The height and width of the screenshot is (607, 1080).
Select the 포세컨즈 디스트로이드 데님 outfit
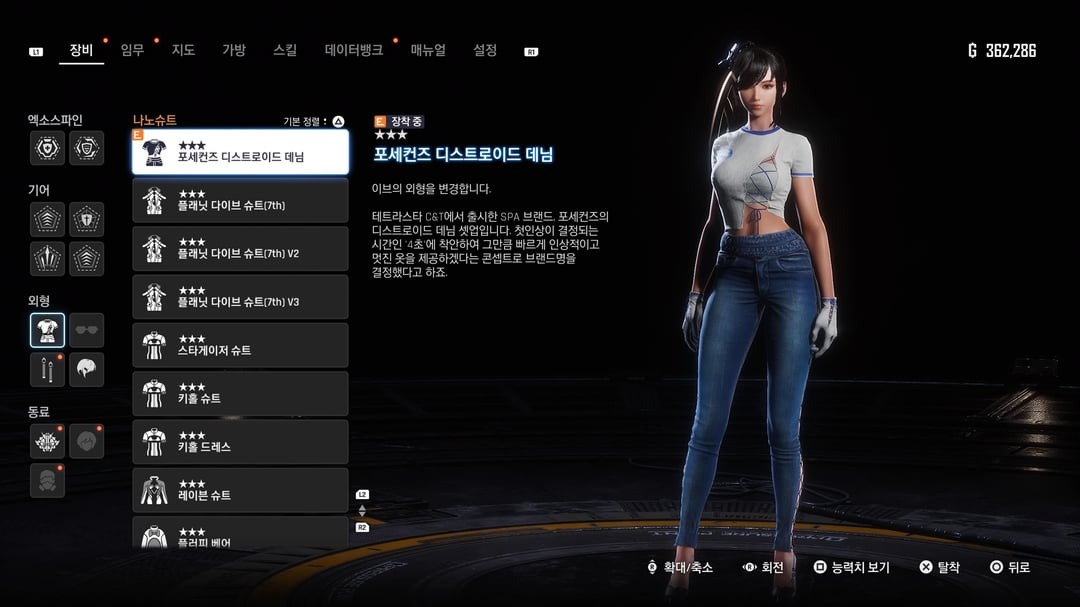click(x=240, y=152)
